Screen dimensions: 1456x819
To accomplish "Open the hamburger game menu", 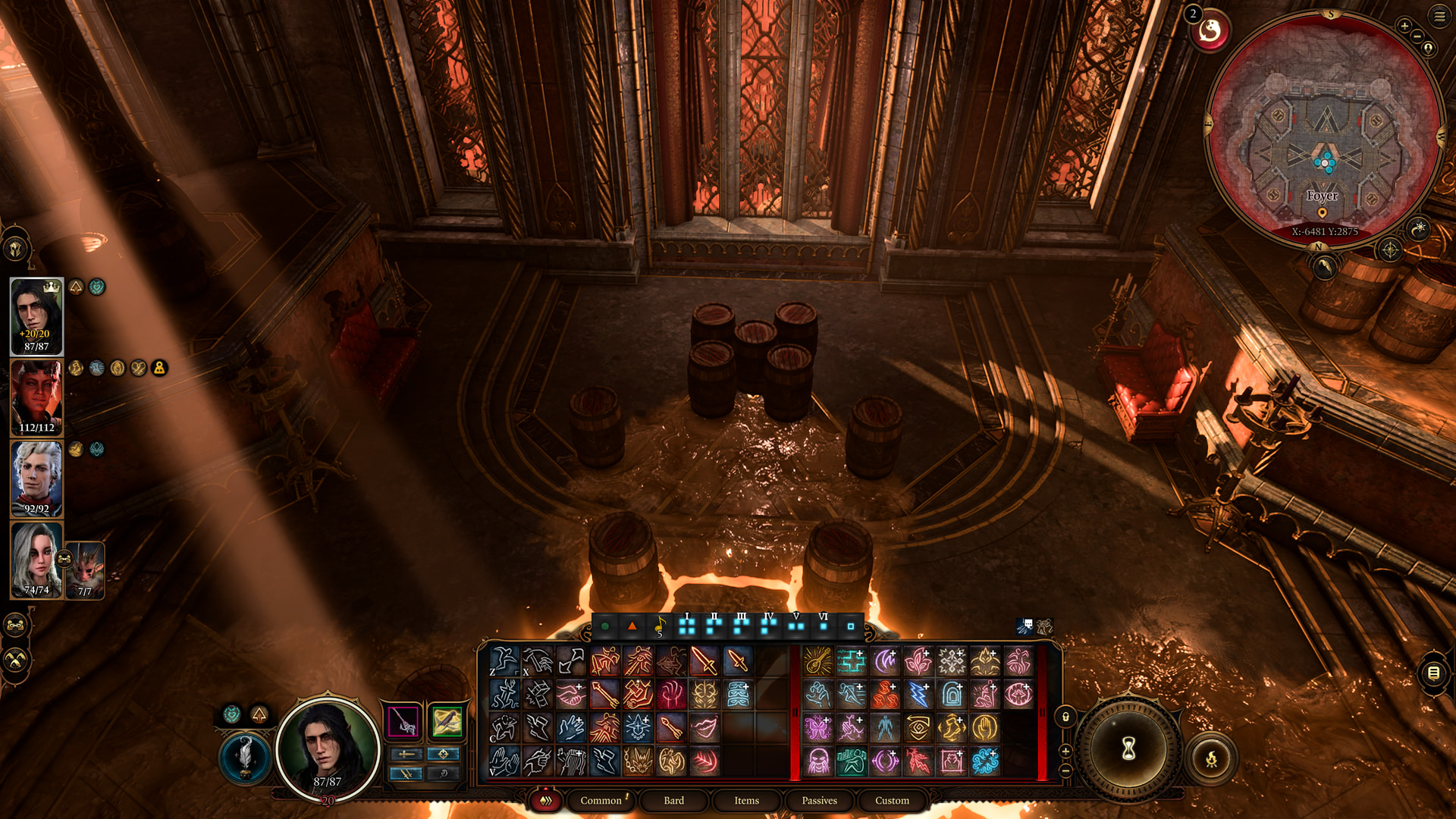I will point(1439,16).
